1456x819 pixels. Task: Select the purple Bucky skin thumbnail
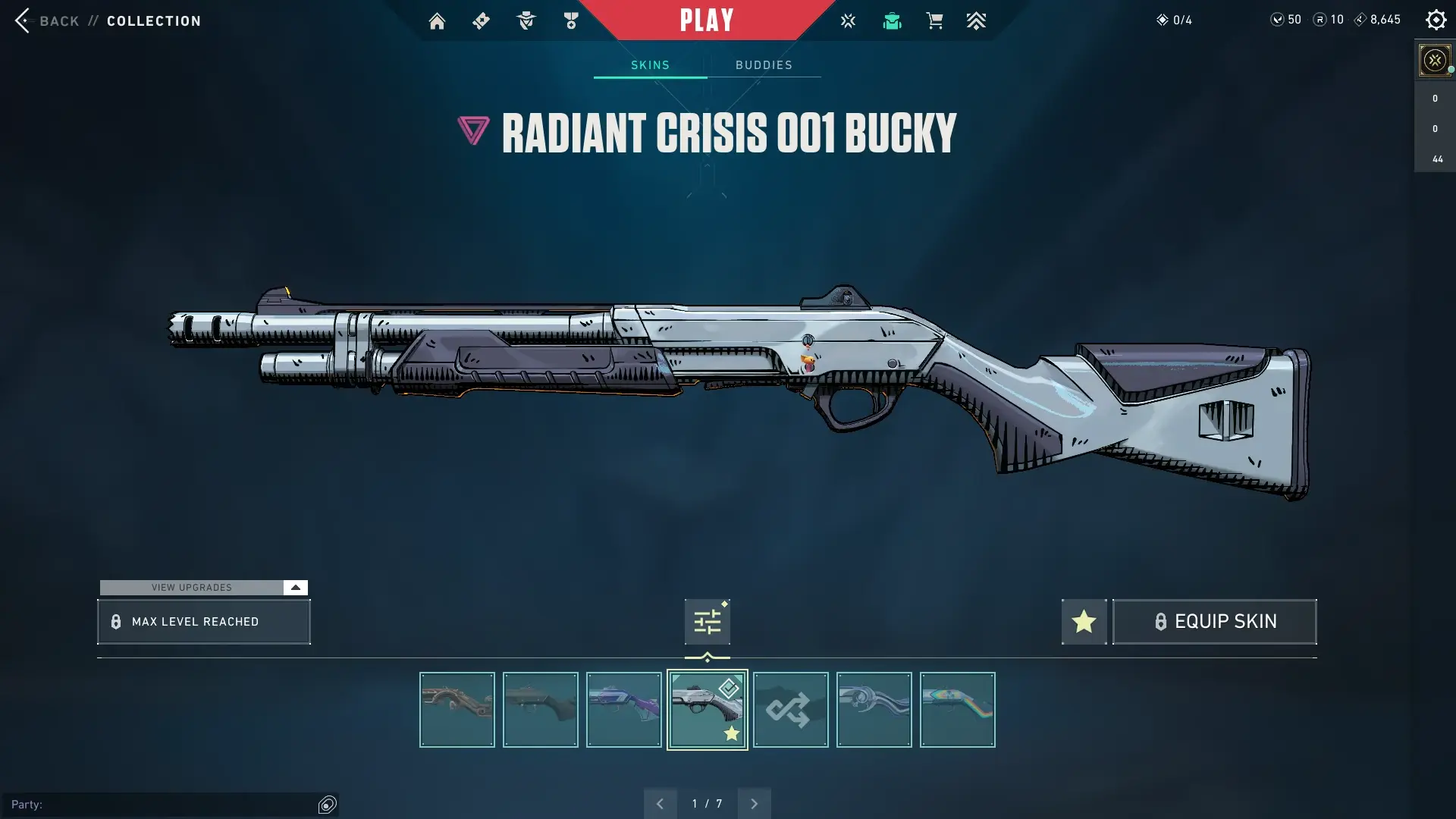(x=623, y=710)
